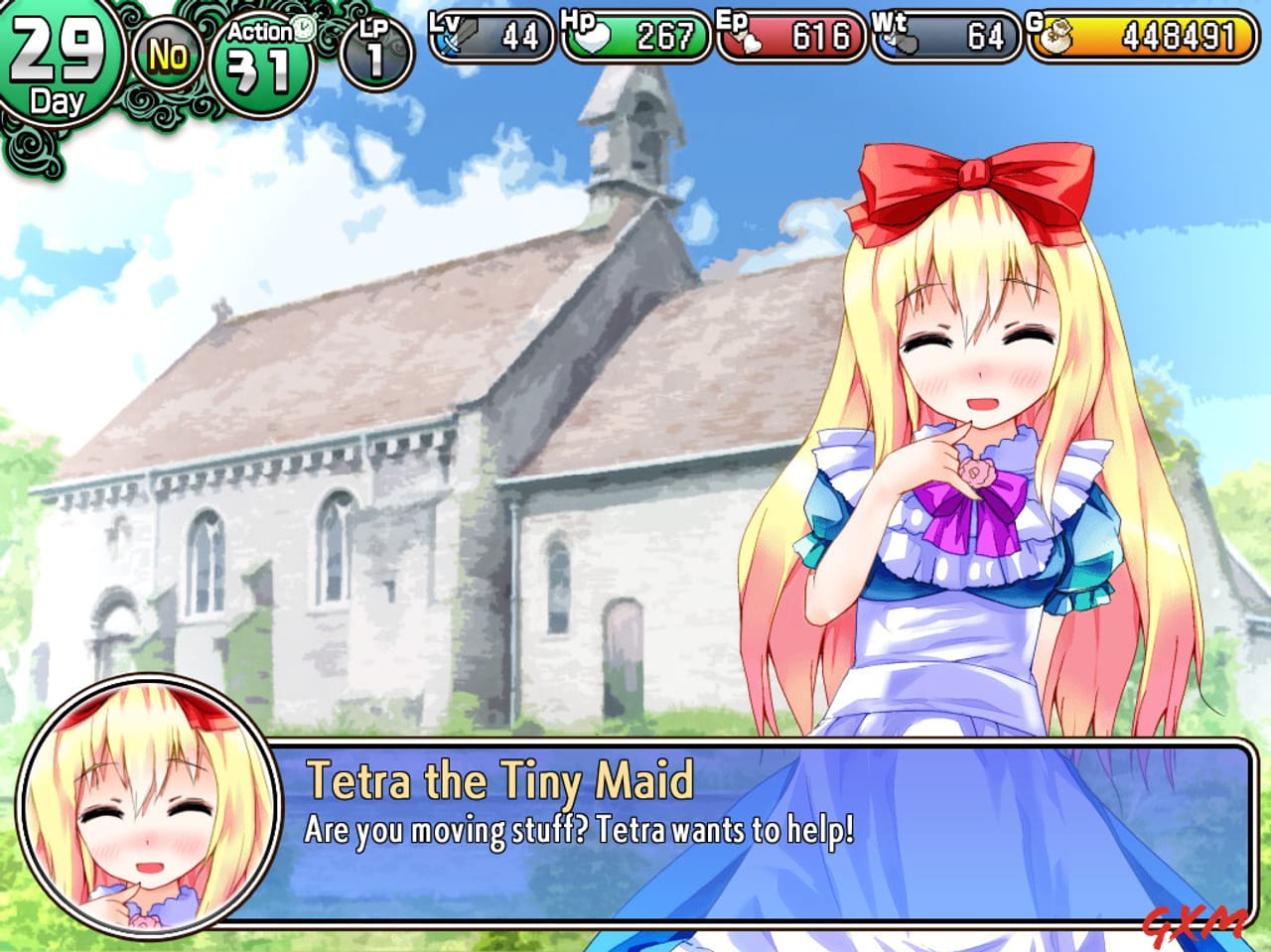This screenshot has width=1271, height=952.
Task: Toggle the yellow No status indicator
Action: click(168, 55)
